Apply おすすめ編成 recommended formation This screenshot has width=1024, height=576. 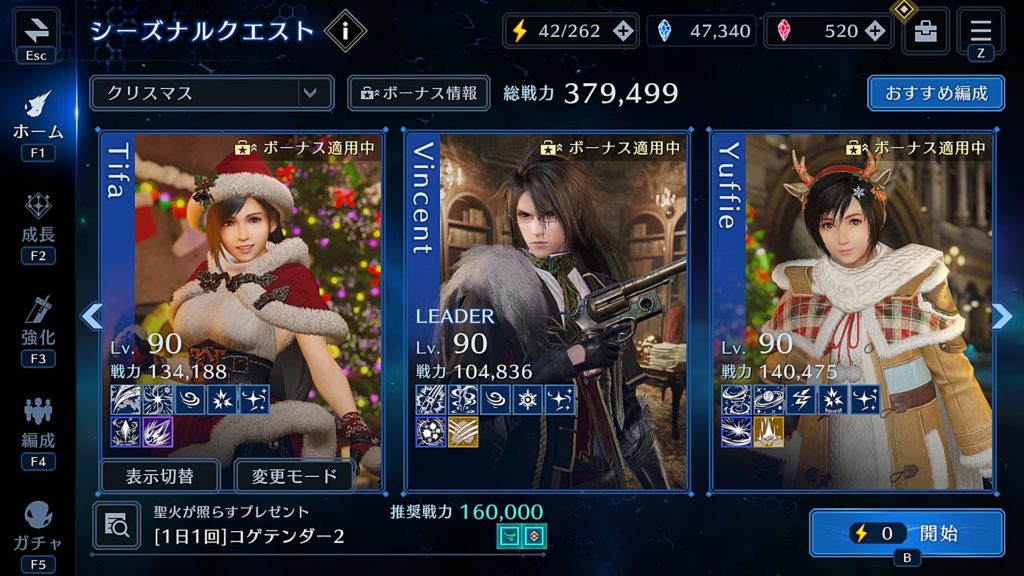pyautogui.click(x=936, y=93)
